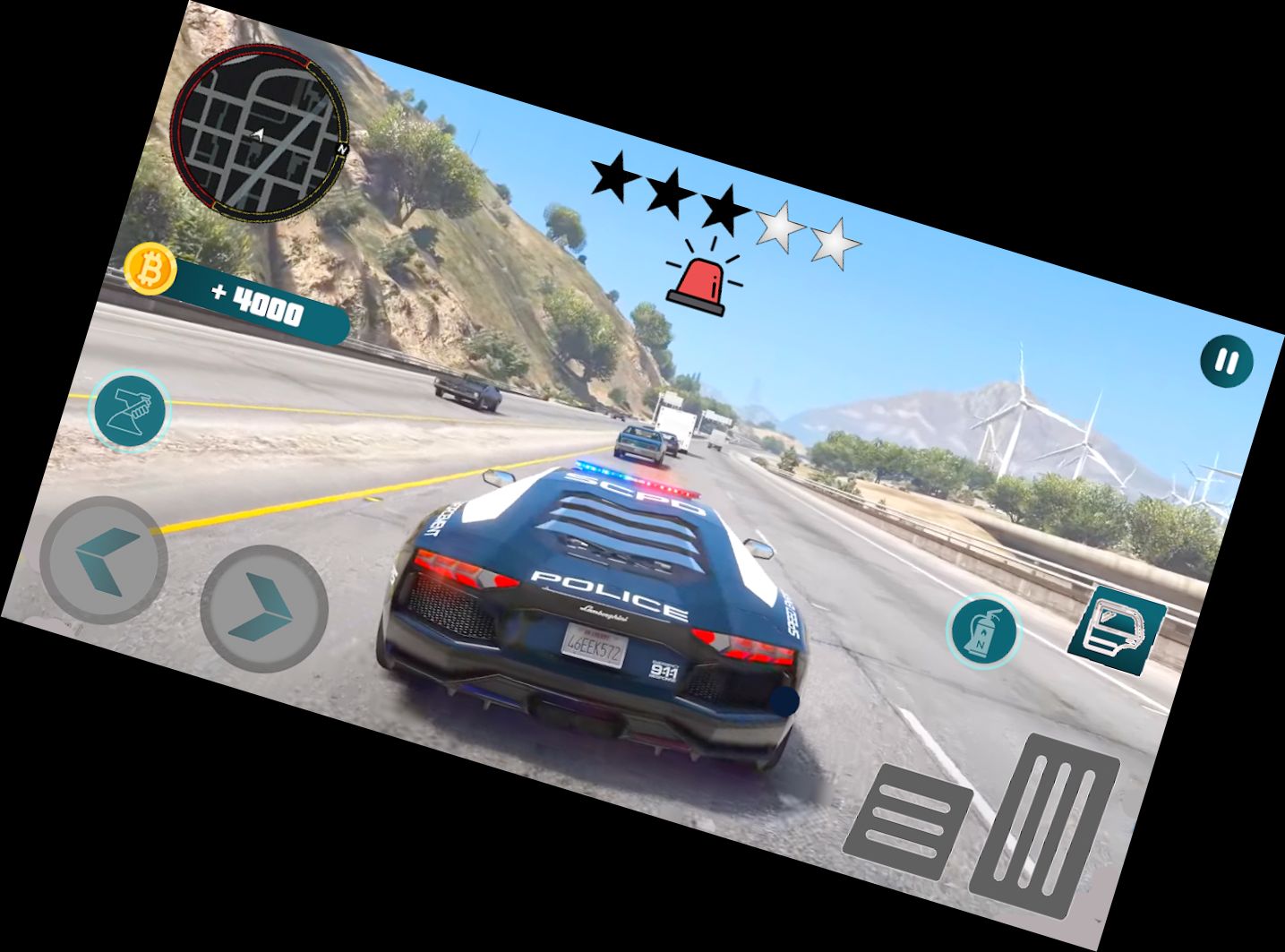Steer right with the right arrow button
Image resolution: width=1285 pixels, height=952 pixels.
pyautogui.click(x=263, y=609)
